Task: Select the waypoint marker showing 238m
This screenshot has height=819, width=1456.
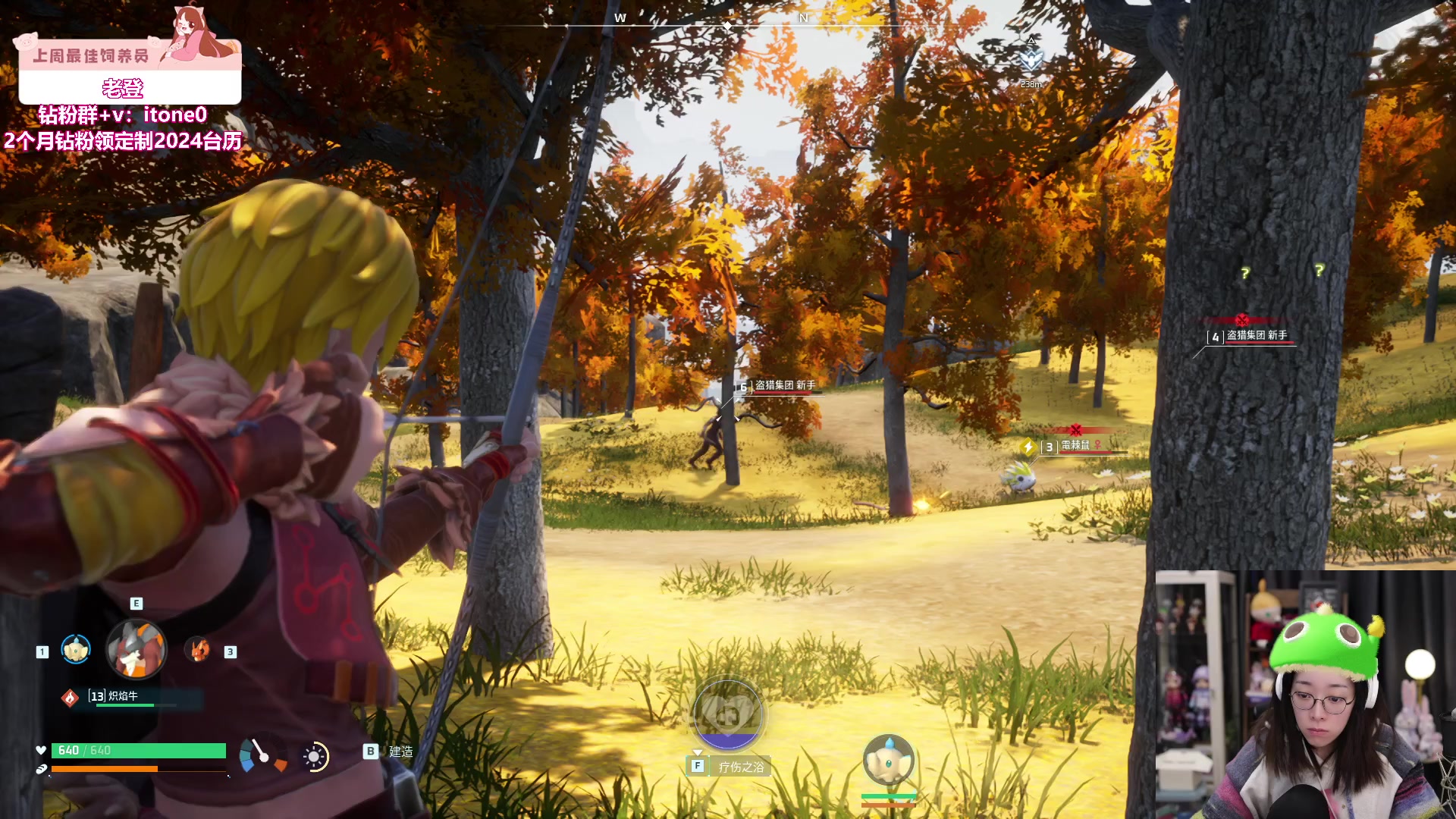Action: coord(1031,61)
